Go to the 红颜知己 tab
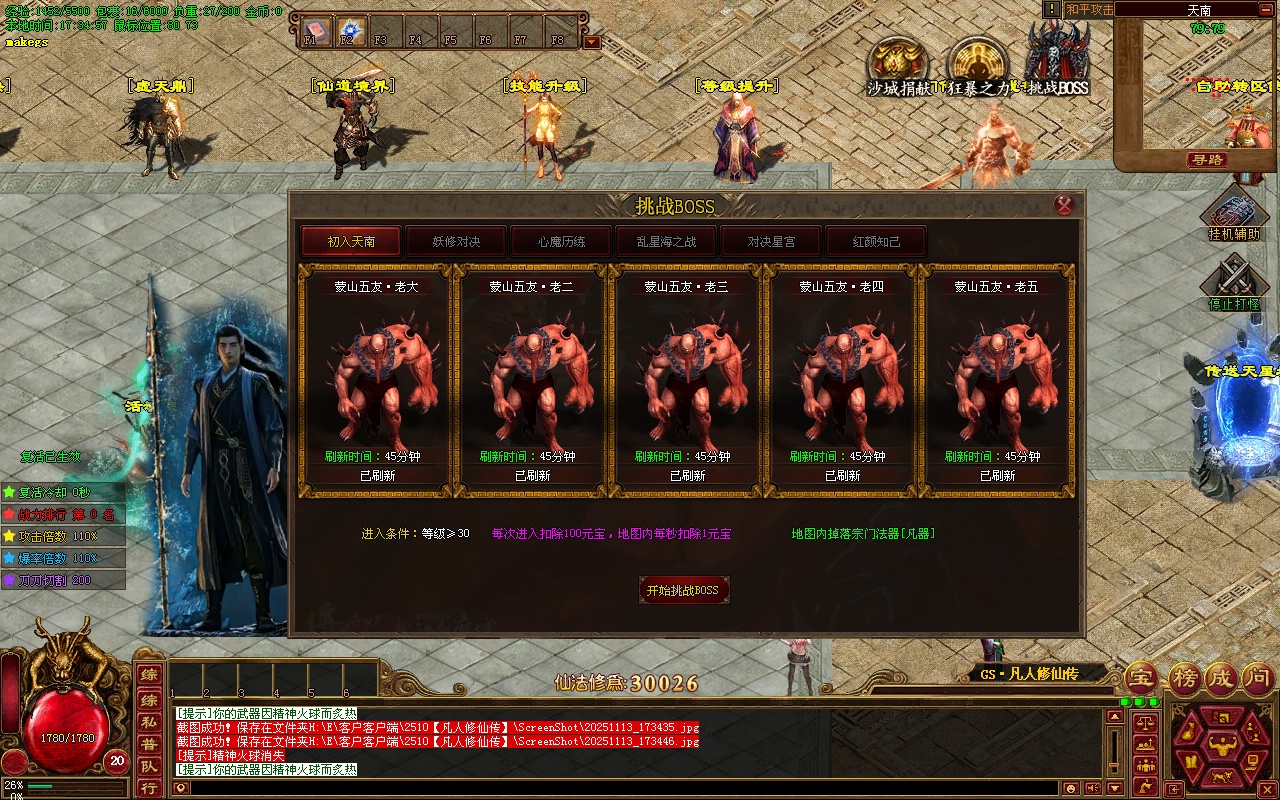The width and height of the screenshot is (1280, 800). [x=876, y=241]
